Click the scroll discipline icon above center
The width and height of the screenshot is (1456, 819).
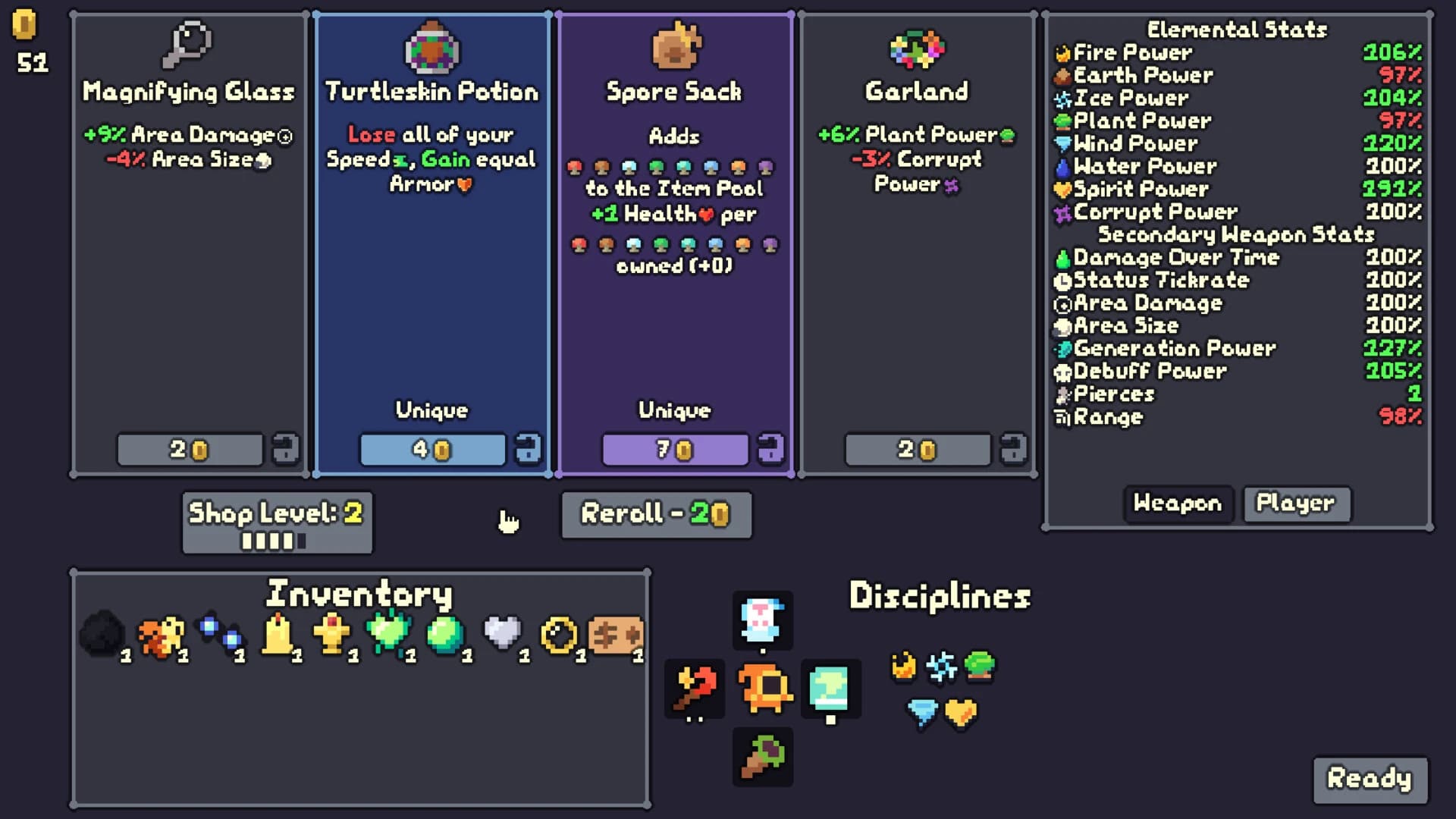(x=763, y=620)
